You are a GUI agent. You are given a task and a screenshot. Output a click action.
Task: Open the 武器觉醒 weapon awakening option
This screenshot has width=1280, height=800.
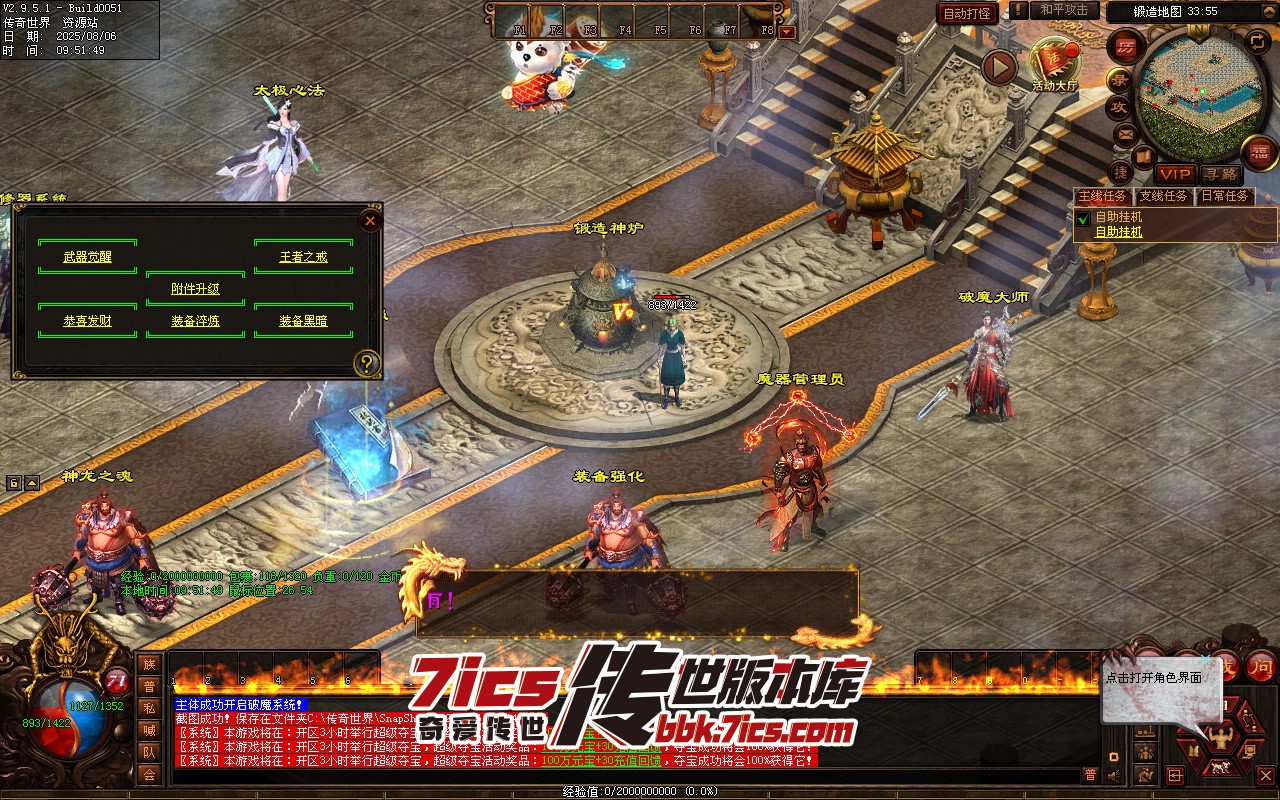coord(87,257)
